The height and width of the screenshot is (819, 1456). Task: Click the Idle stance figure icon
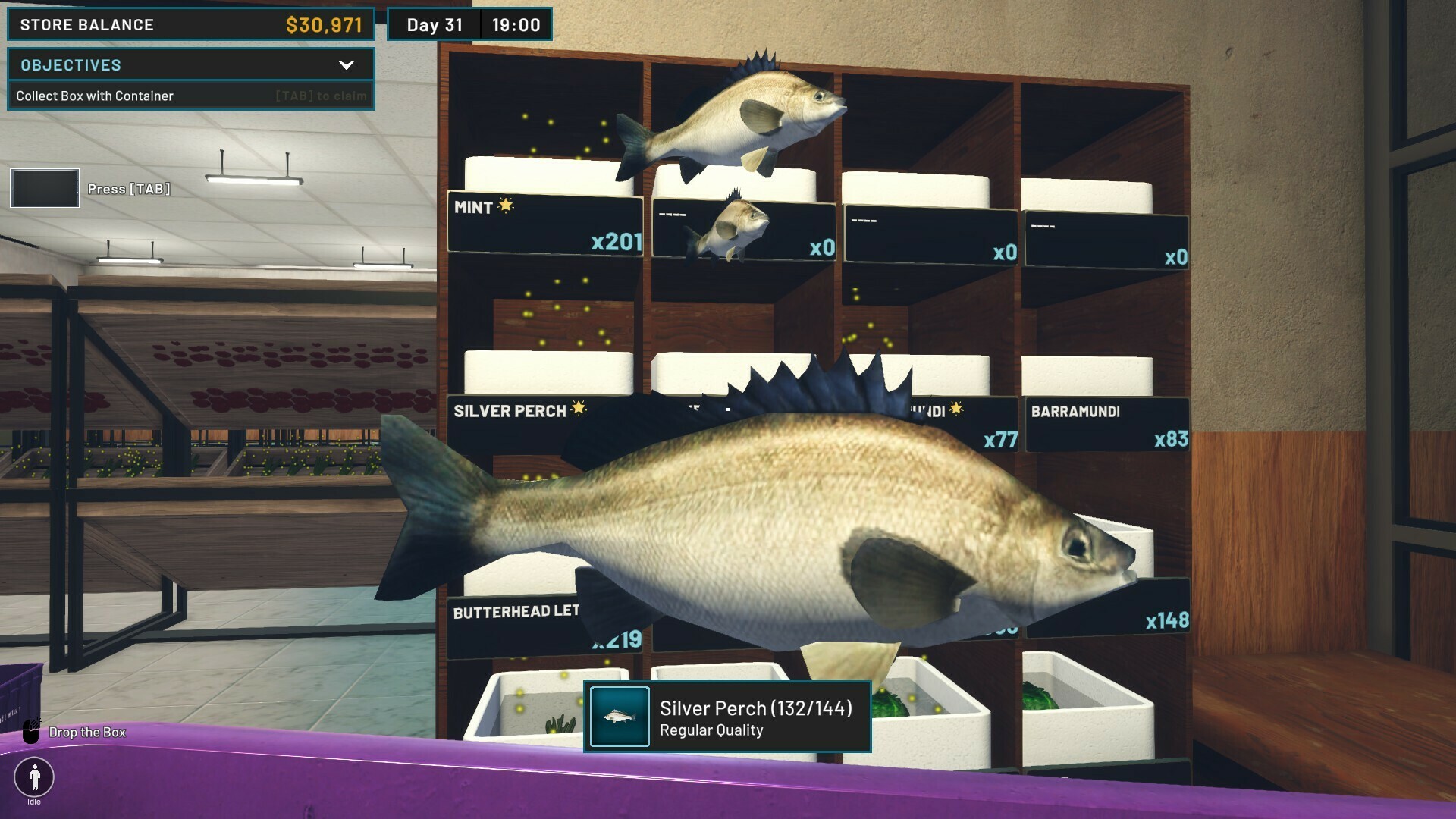pyautogui.click(x=34, y=777)
